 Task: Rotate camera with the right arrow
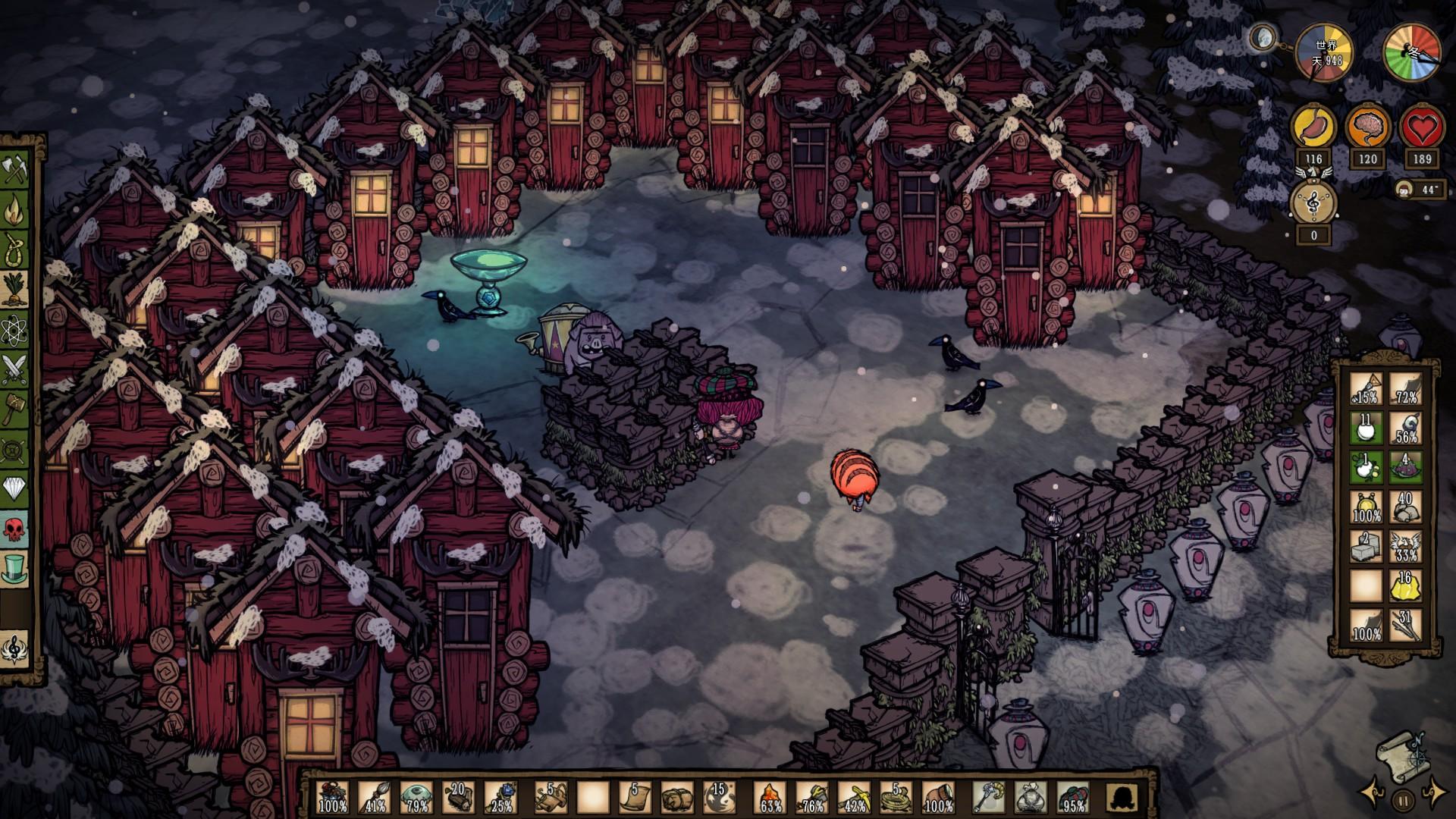coord(1434,792)
